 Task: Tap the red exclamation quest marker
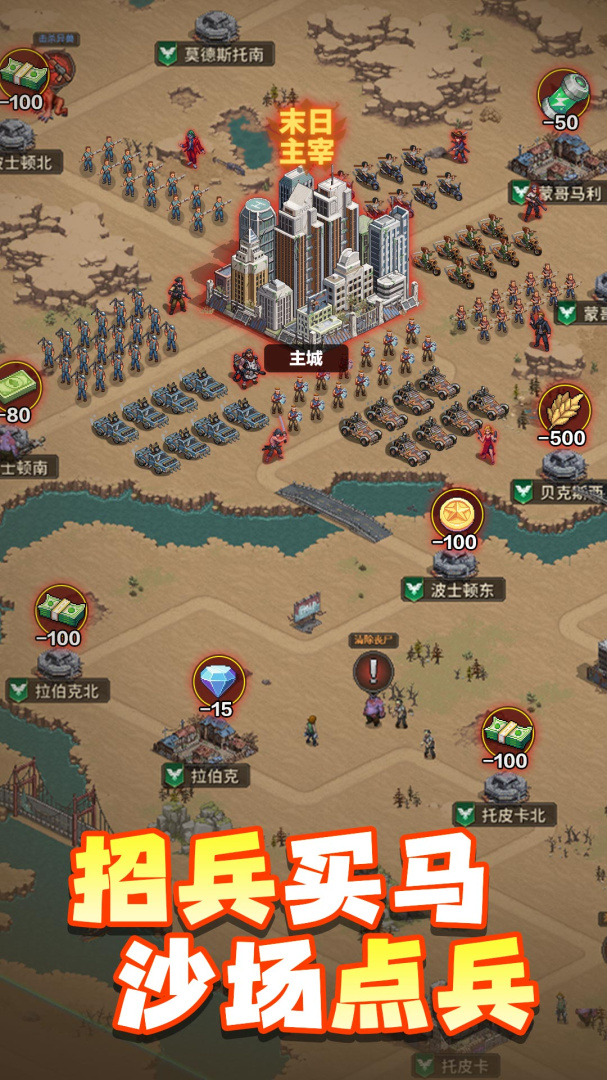tap(373, 670)
